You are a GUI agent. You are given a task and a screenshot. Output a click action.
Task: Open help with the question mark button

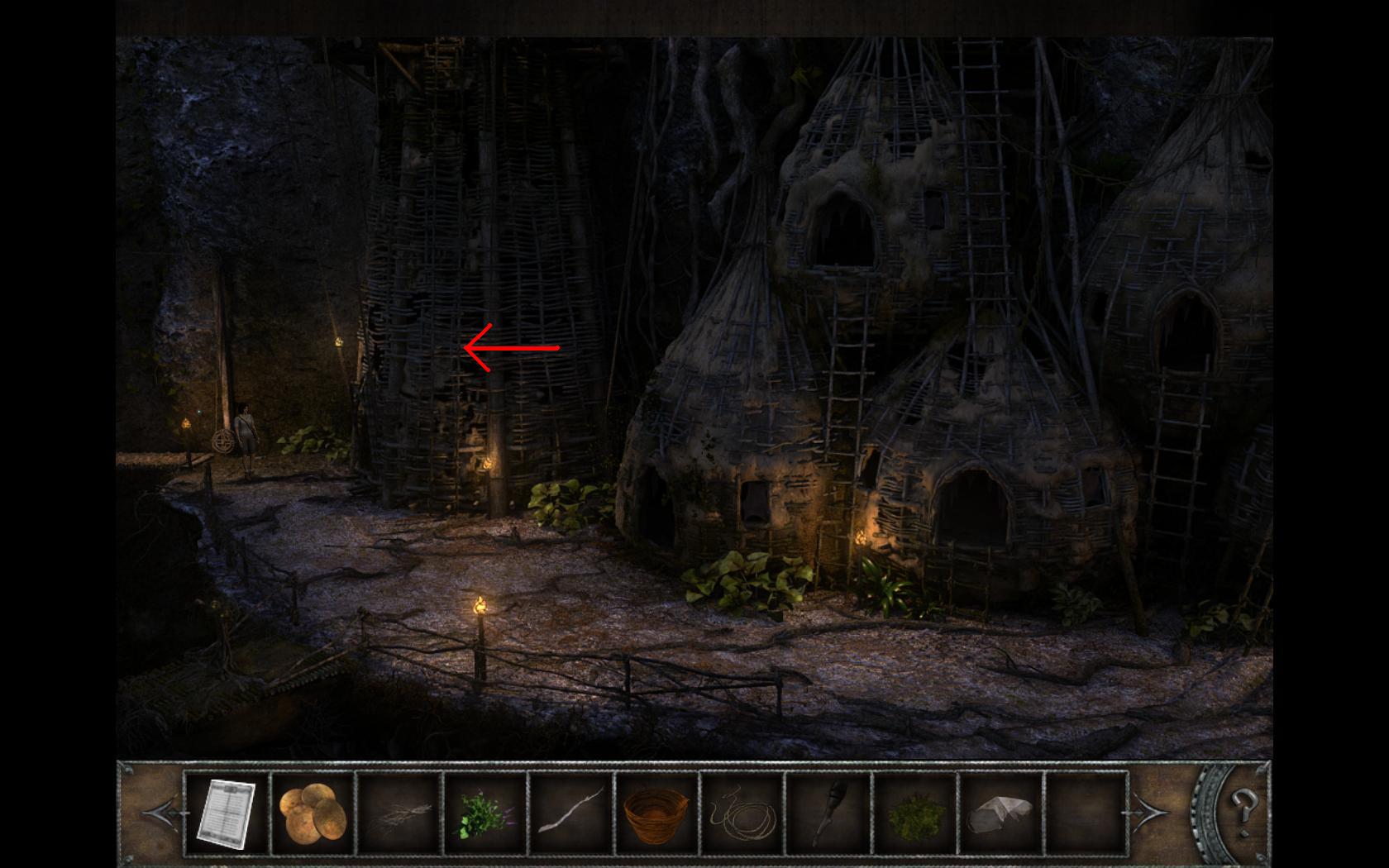click(x=1243, y=805)
